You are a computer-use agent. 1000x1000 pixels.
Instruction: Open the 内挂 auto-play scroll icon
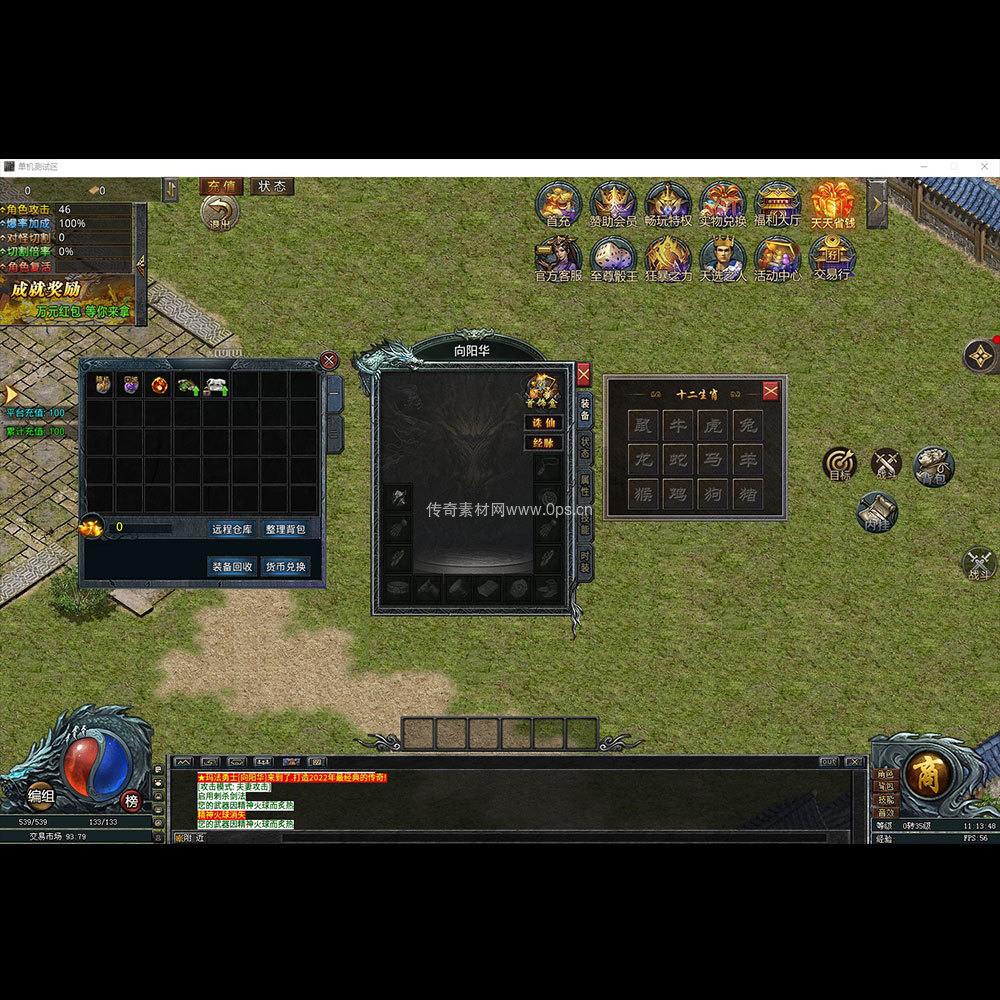click(x=877, y=512)
